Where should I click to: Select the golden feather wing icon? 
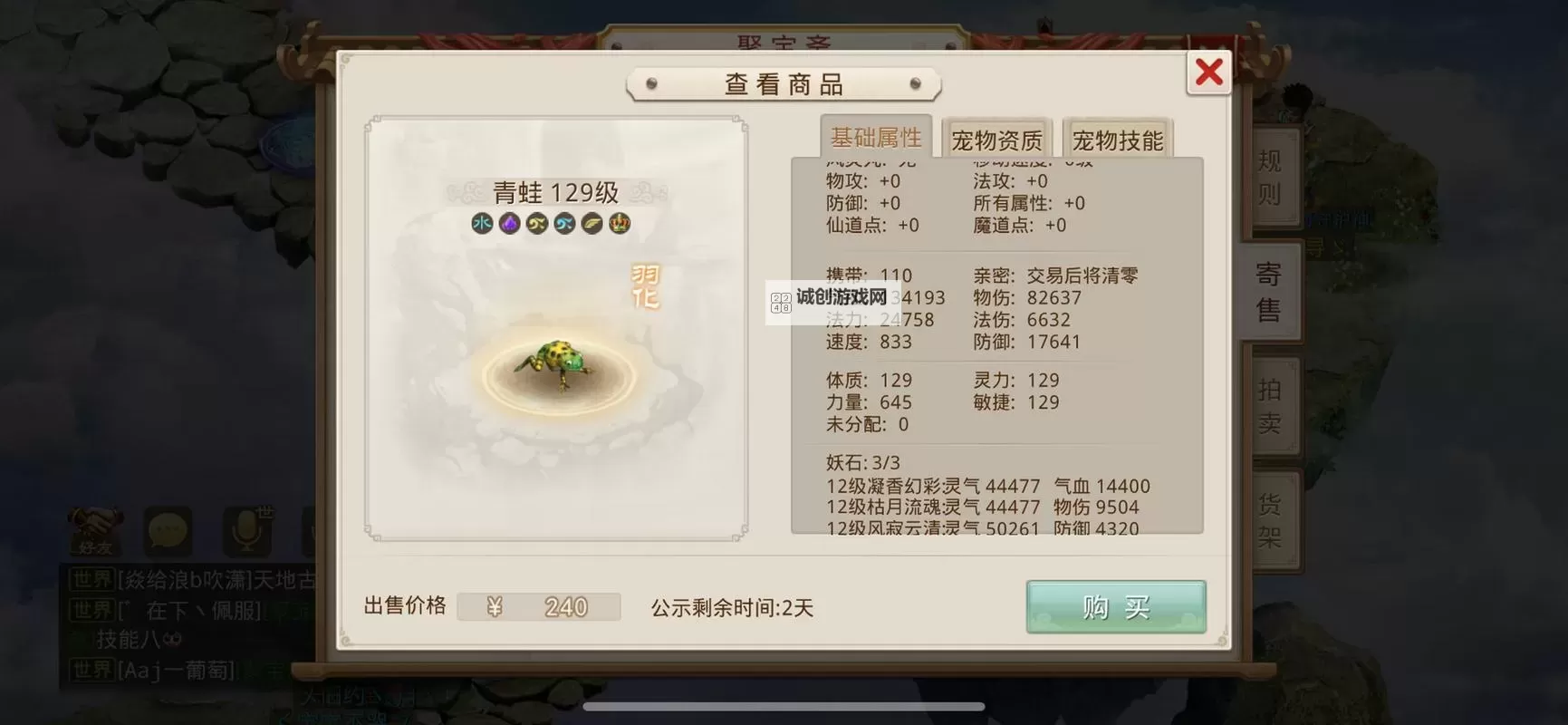pyautogui.click(x=591, y=223)
